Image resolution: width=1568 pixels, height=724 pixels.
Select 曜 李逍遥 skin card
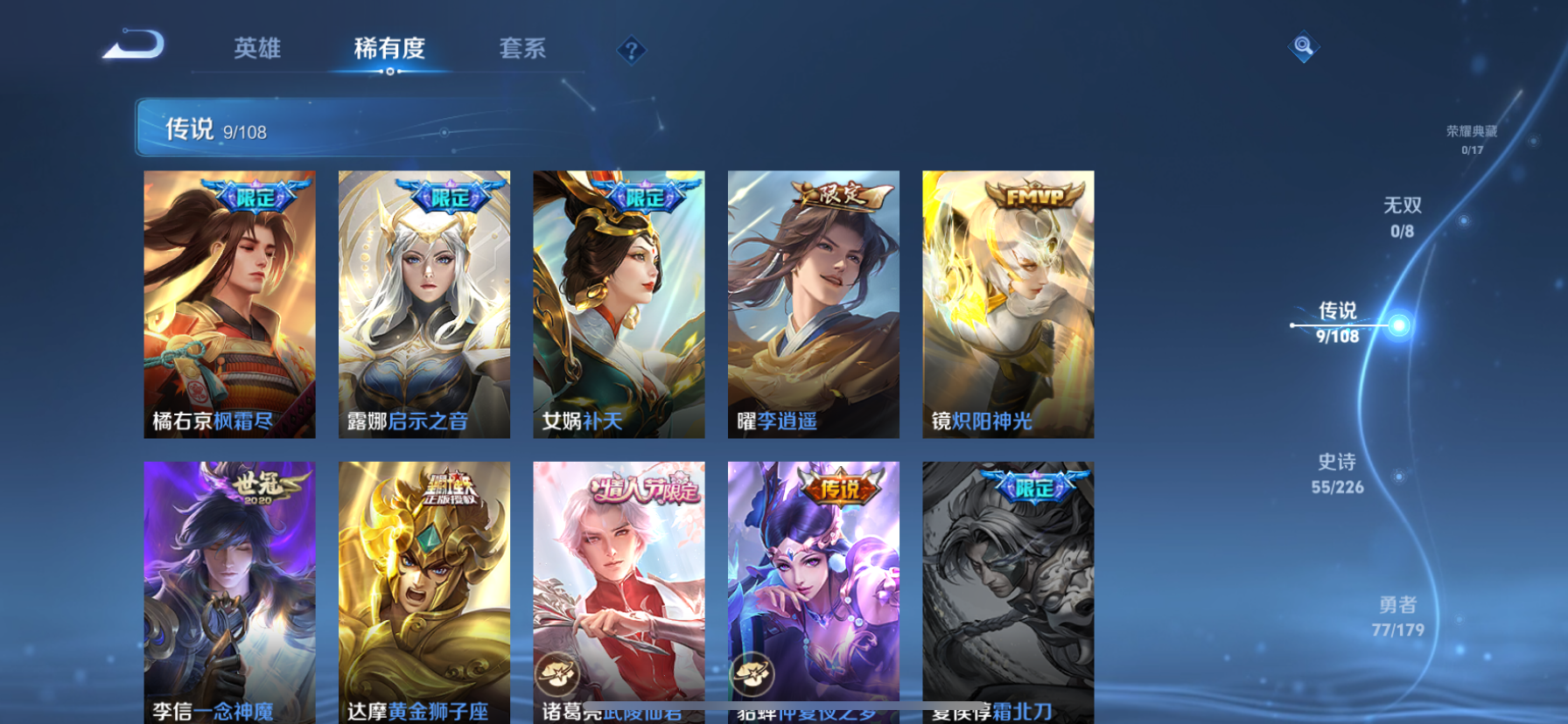tap(814, 304)
